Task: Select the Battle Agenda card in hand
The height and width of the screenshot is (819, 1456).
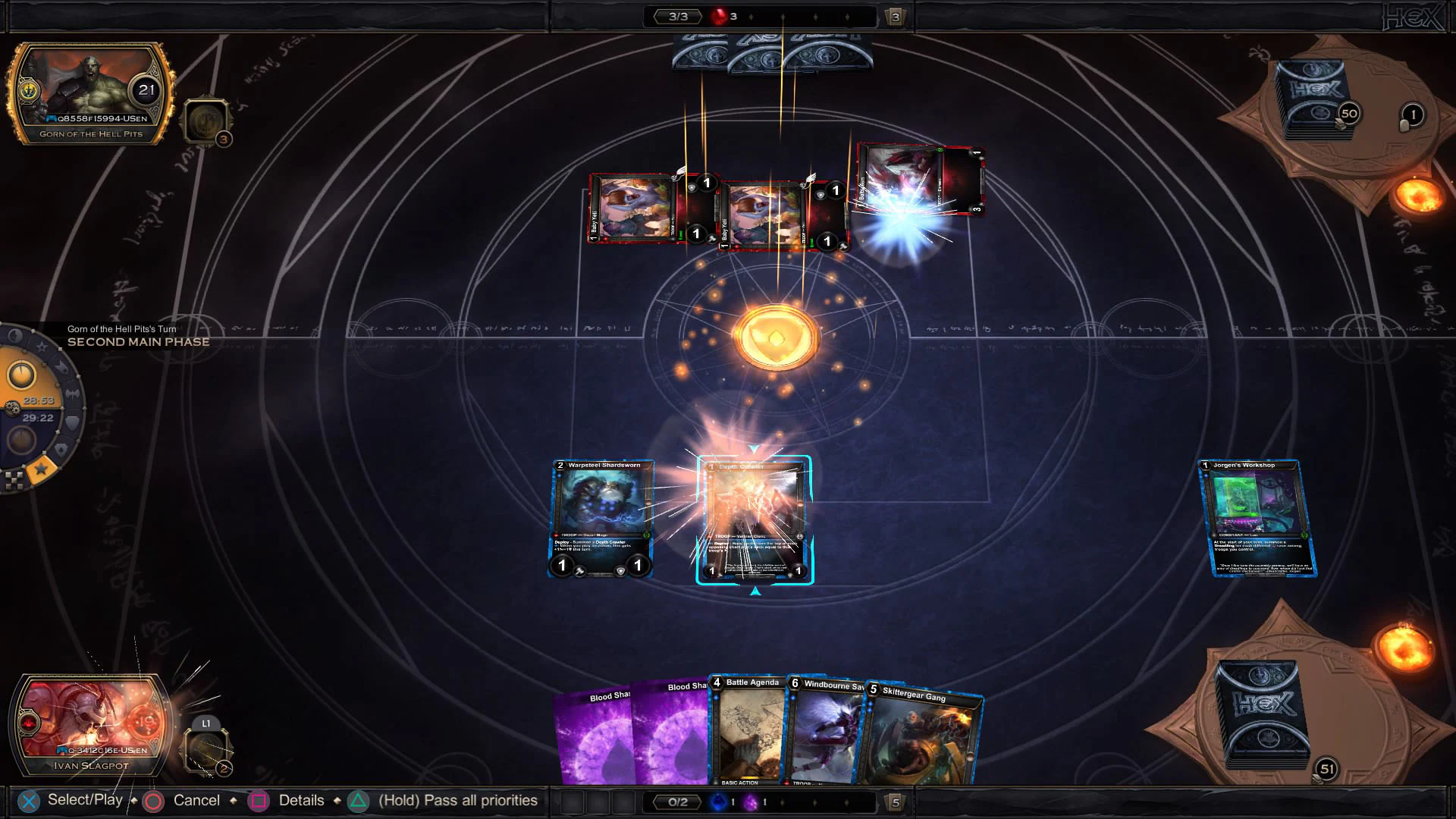Action: pyautogui.click(x=749, y=732)
